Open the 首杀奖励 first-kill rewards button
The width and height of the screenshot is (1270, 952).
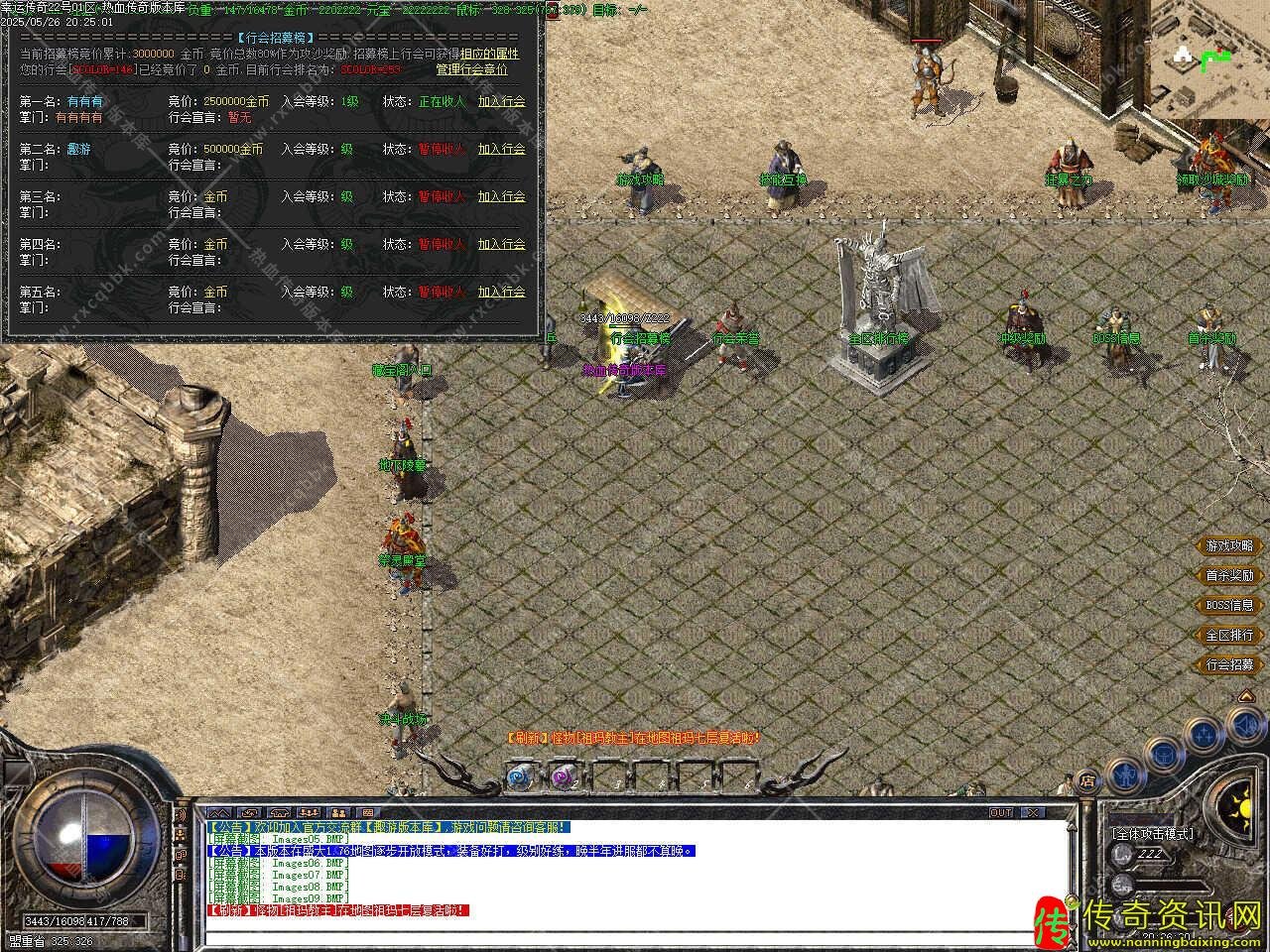pos(1229,576)
